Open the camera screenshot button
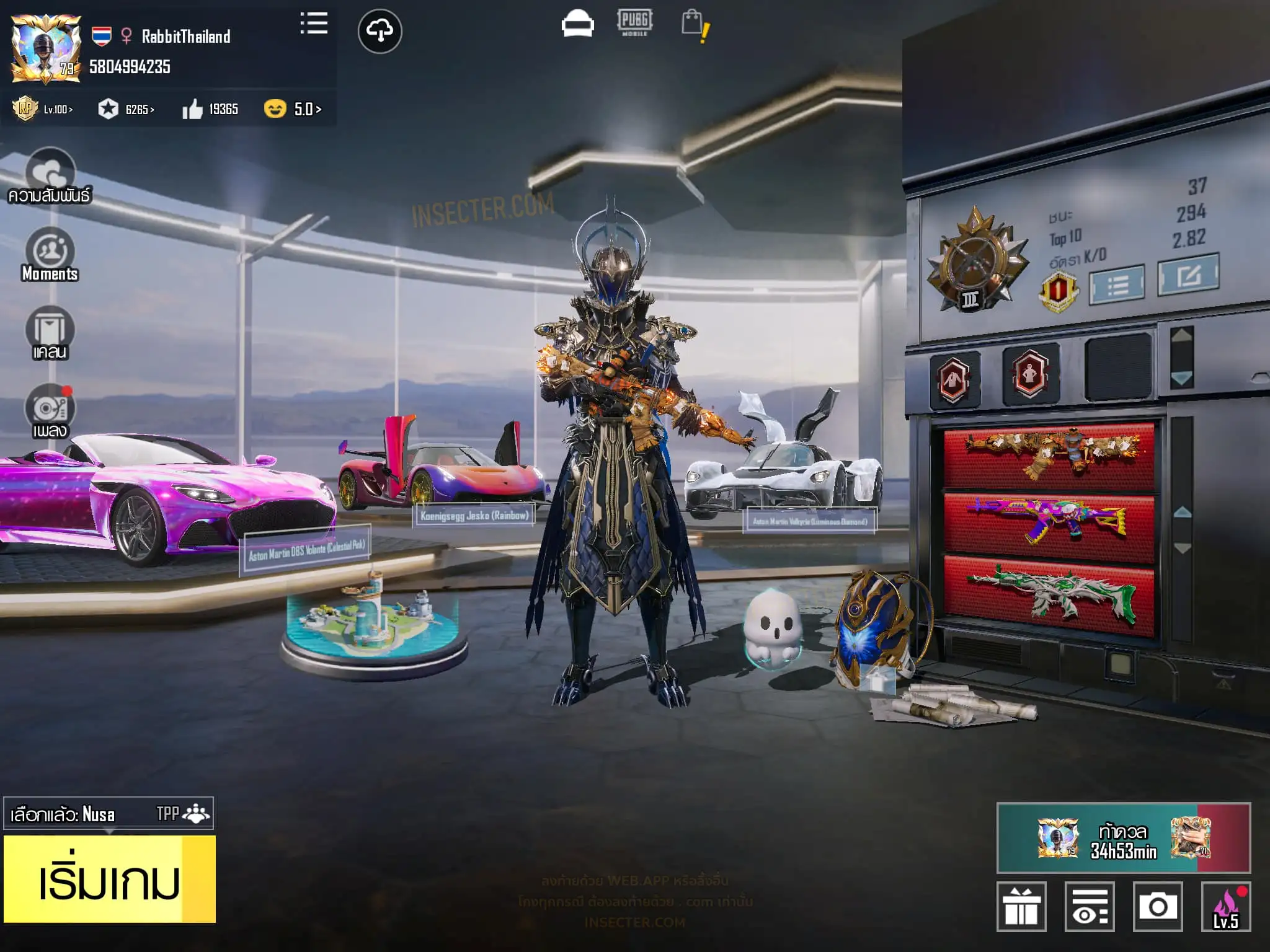Screen dimensions: 1270x952 pos(1157,907)
